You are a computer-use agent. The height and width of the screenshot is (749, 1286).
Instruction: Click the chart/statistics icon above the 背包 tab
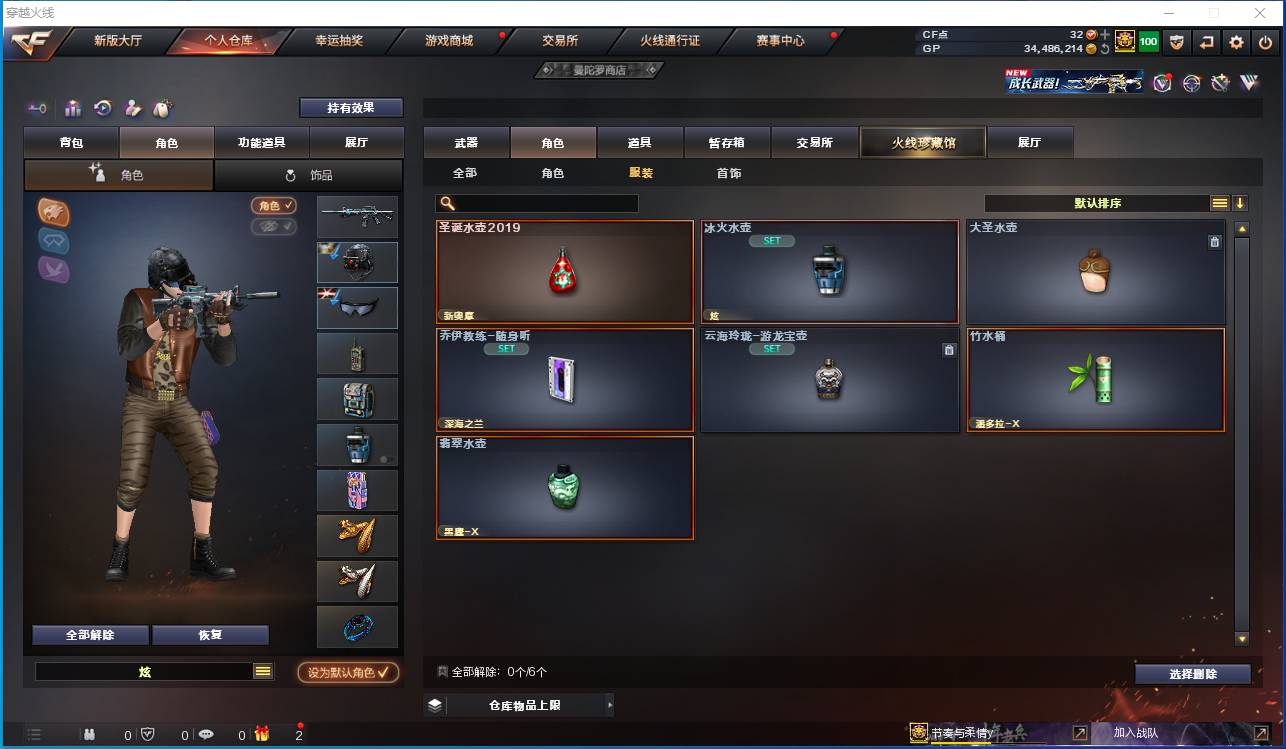coord(73,107)
